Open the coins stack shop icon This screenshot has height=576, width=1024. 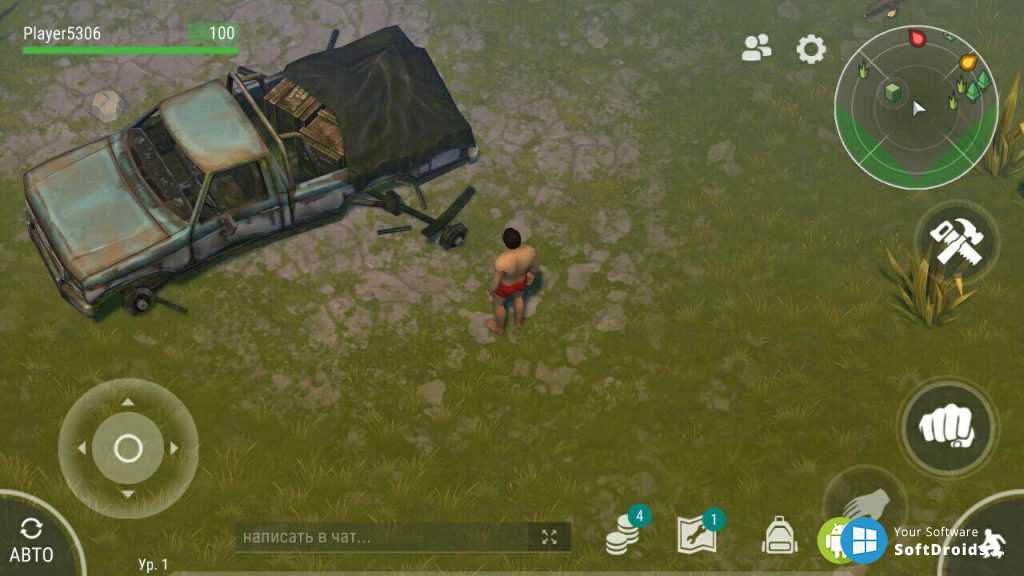pos(623,538)
